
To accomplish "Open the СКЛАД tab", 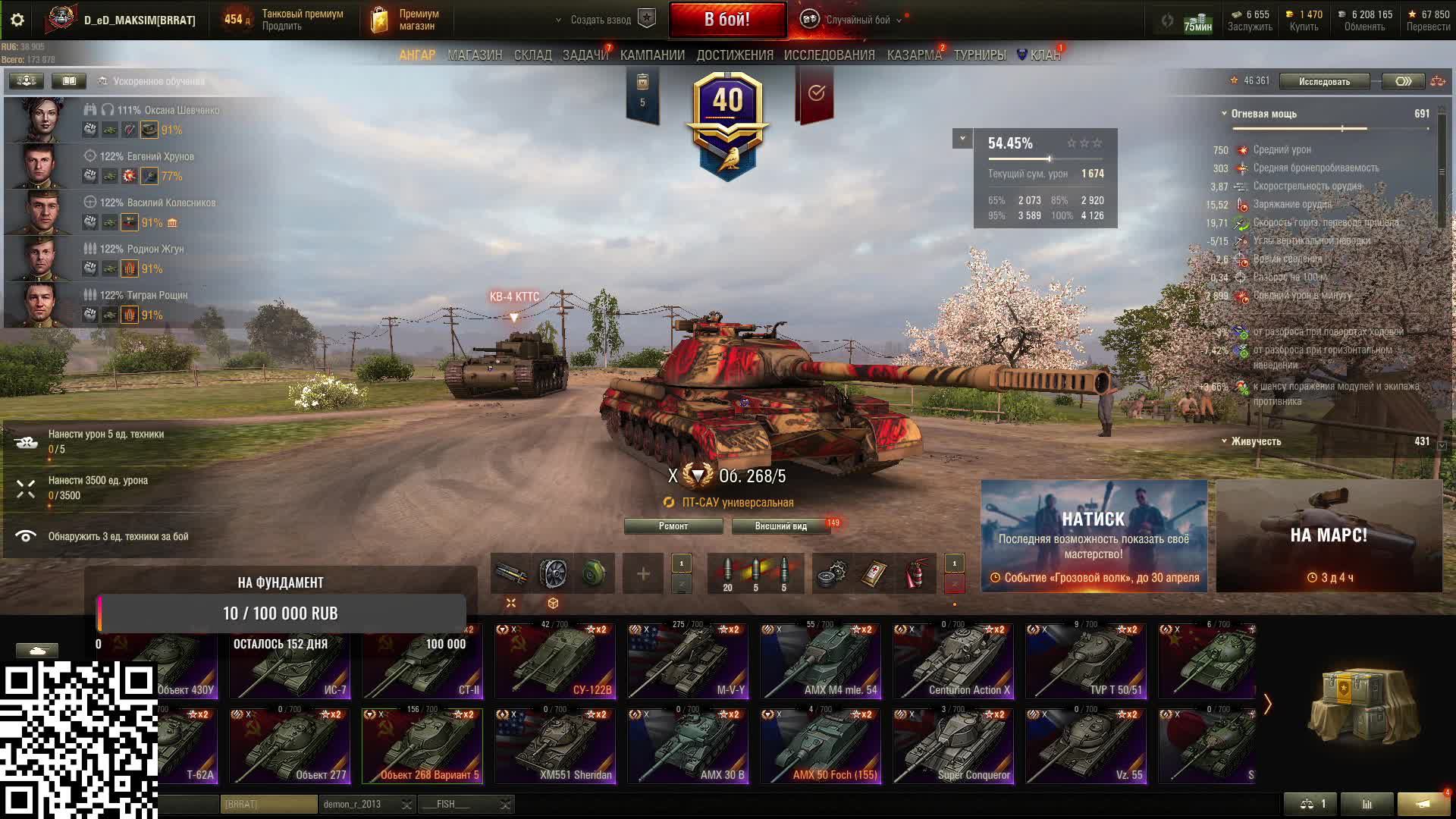I will (532, 55).
